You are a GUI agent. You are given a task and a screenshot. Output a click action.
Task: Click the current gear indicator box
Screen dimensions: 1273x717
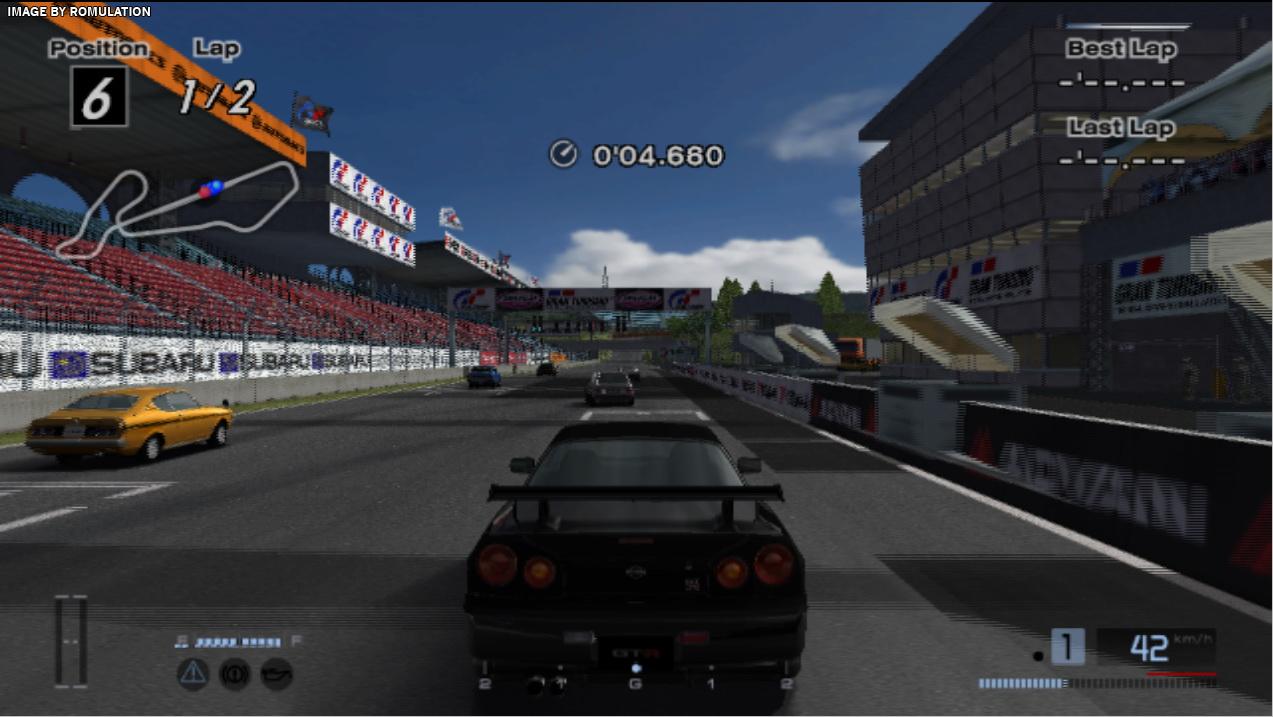1067,647
